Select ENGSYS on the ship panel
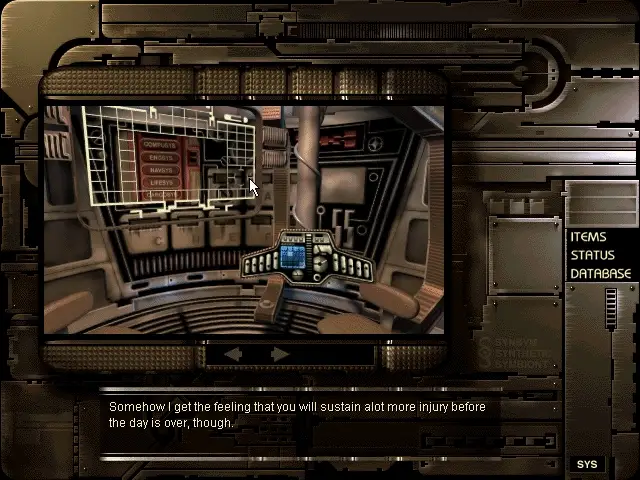The image size is (640, 480). 162,158
